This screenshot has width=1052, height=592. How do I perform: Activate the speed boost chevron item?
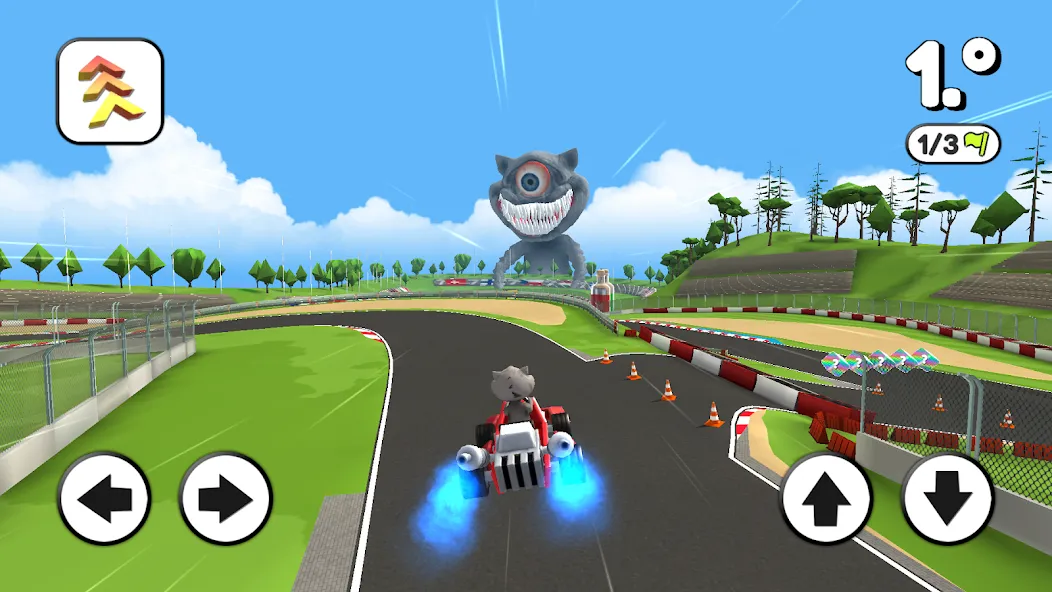coord(110,91)
